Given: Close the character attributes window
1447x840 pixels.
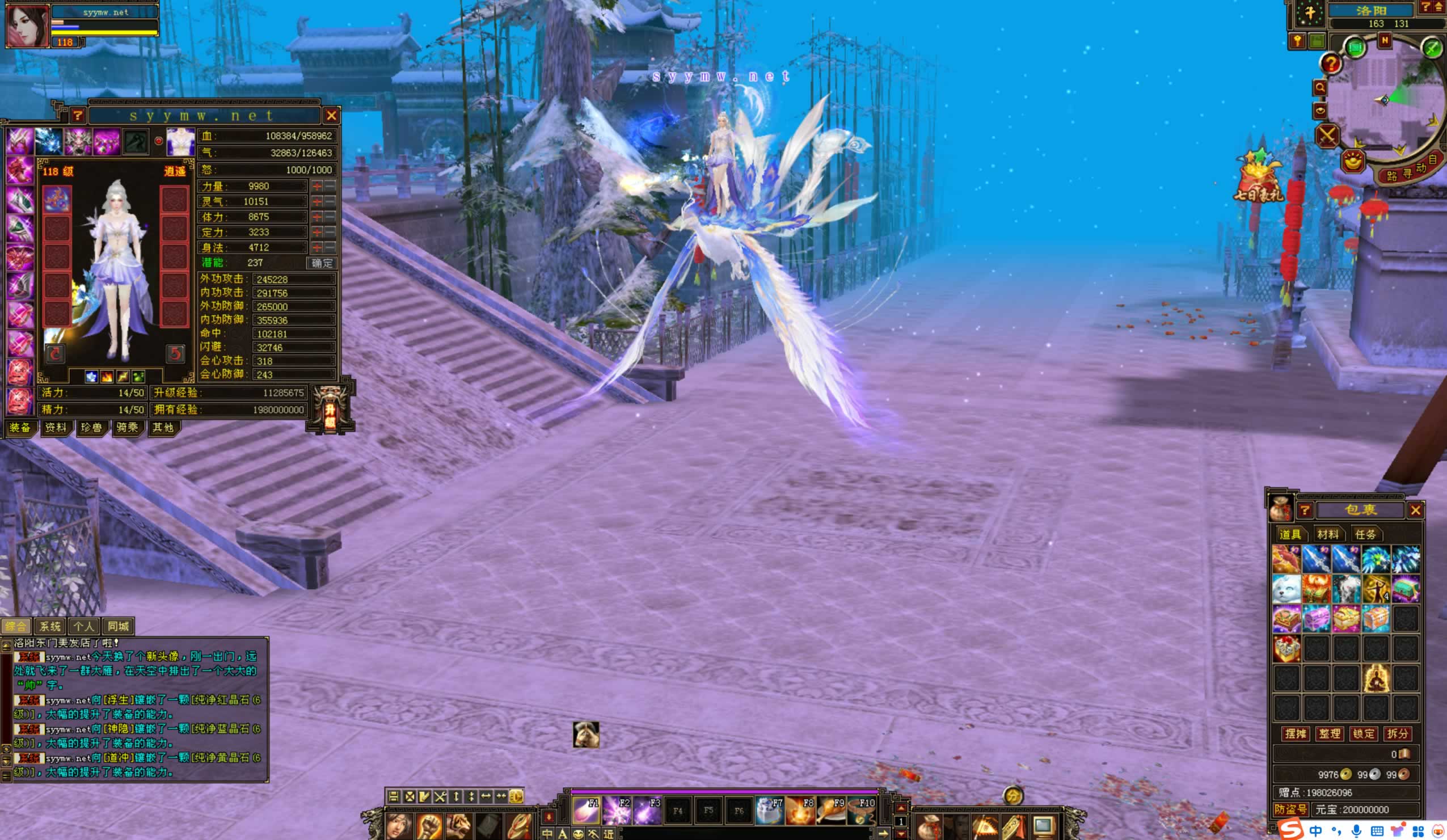Looking at the screenshot, I should (x=331, y=116).
